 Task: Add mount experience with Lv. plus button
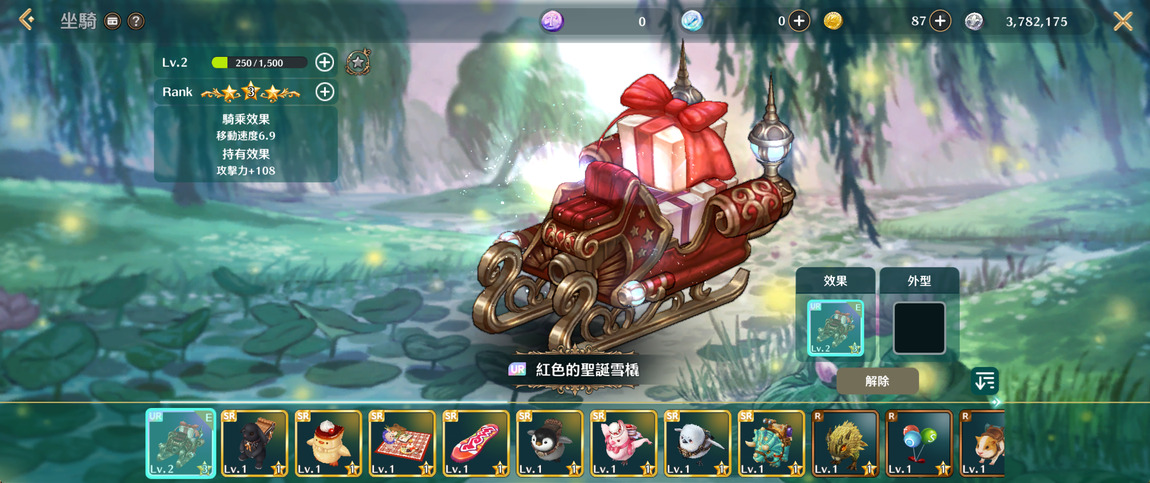point(324,62)
